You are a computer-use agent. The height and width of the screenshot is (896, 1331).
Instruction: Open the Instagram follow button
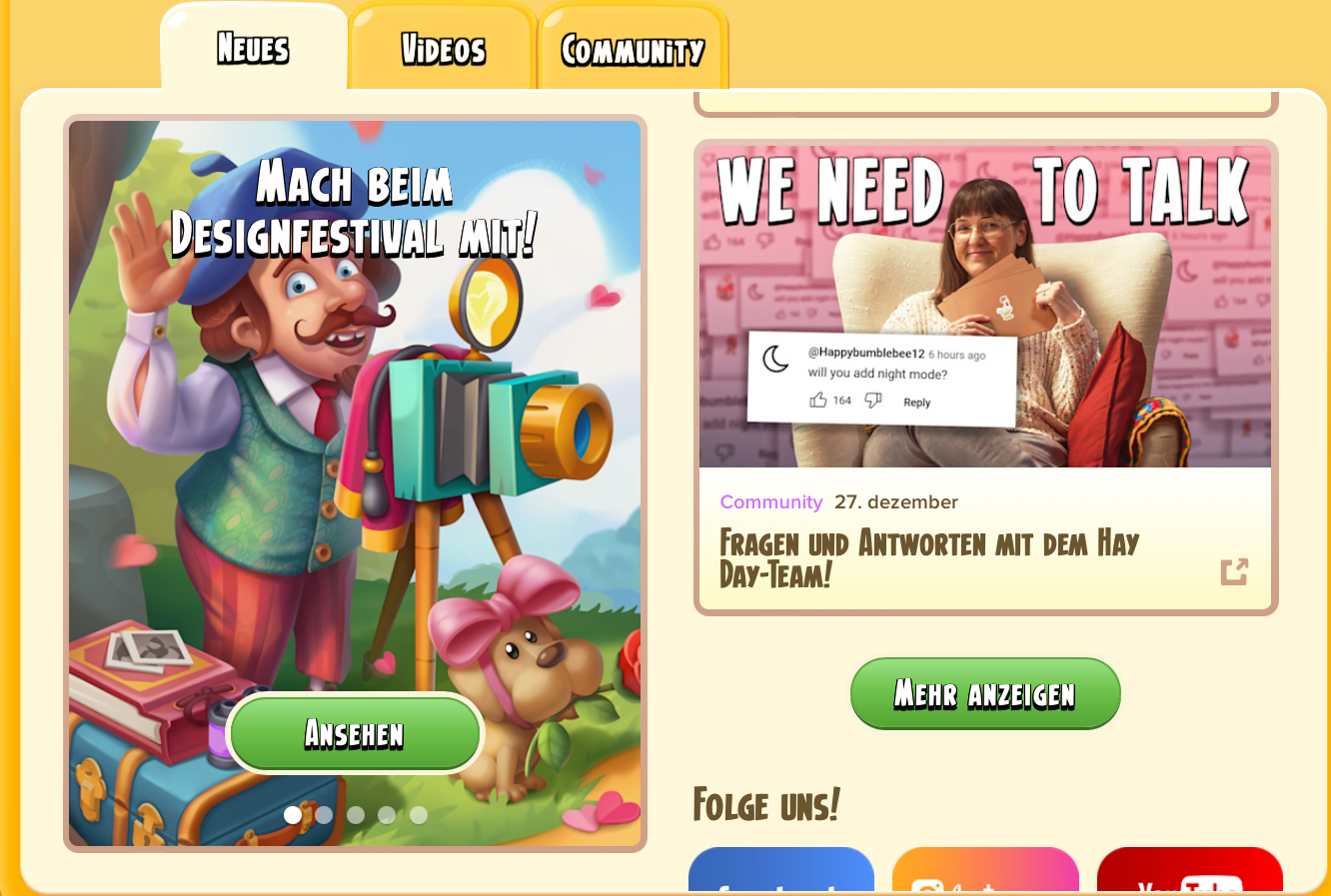(x=985, y=871)
